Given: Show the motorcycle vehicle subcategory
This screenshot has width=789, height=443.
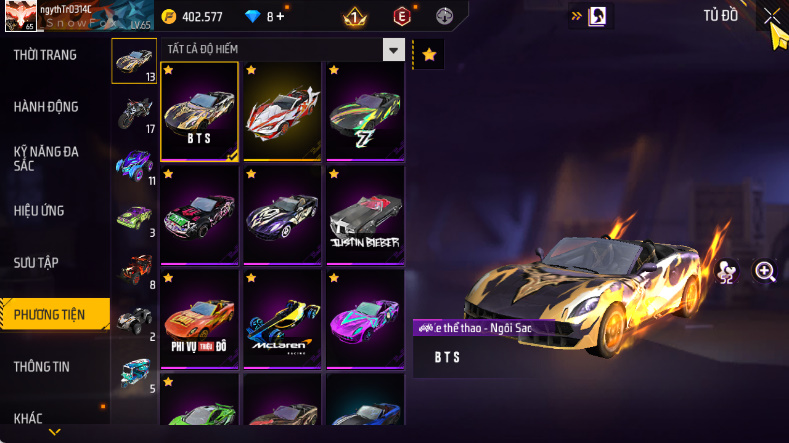Looking at the screenshot, I should tap(134, 113).
